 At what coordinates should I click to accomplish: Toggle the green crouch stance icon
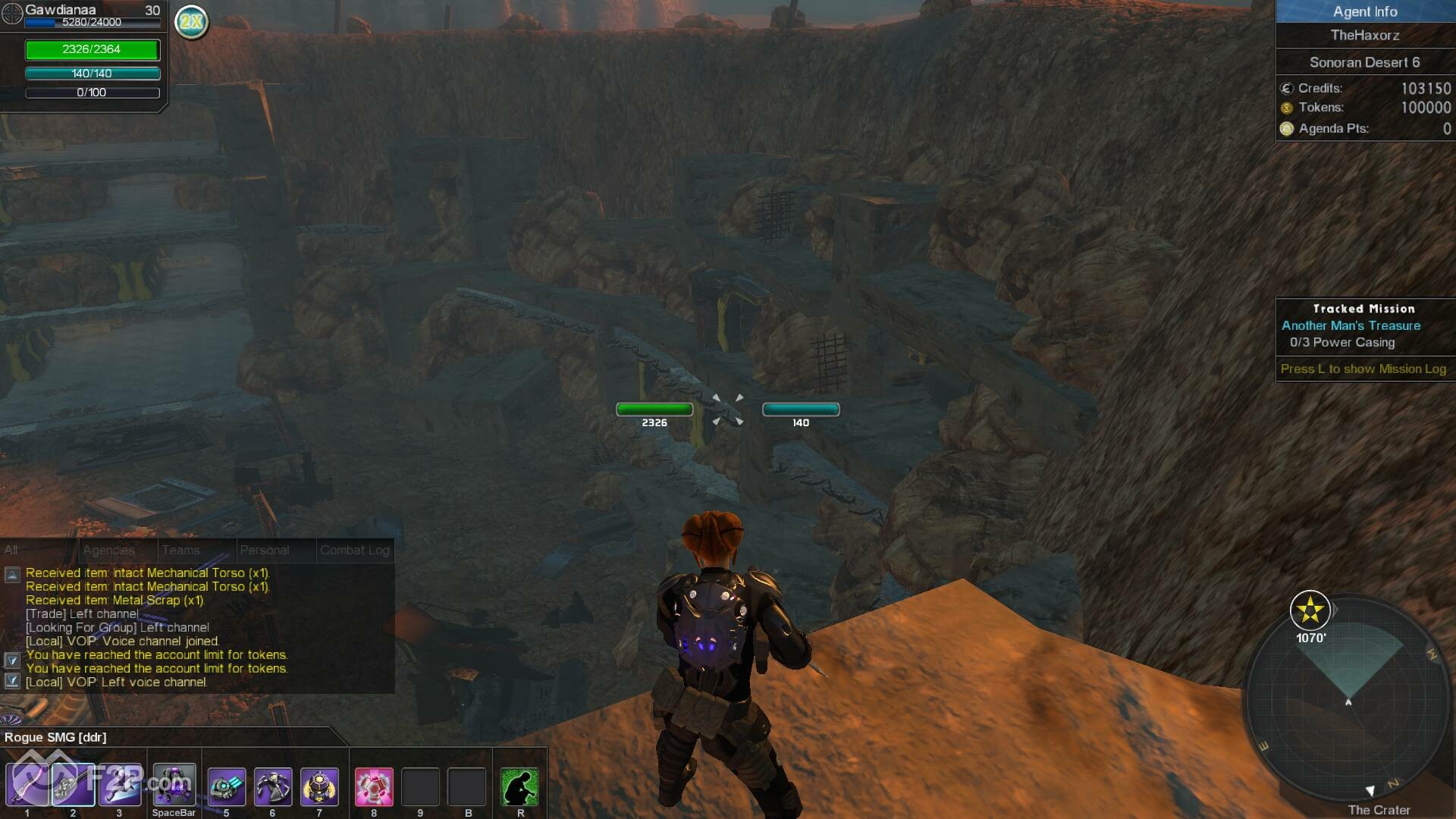[519, 786]
